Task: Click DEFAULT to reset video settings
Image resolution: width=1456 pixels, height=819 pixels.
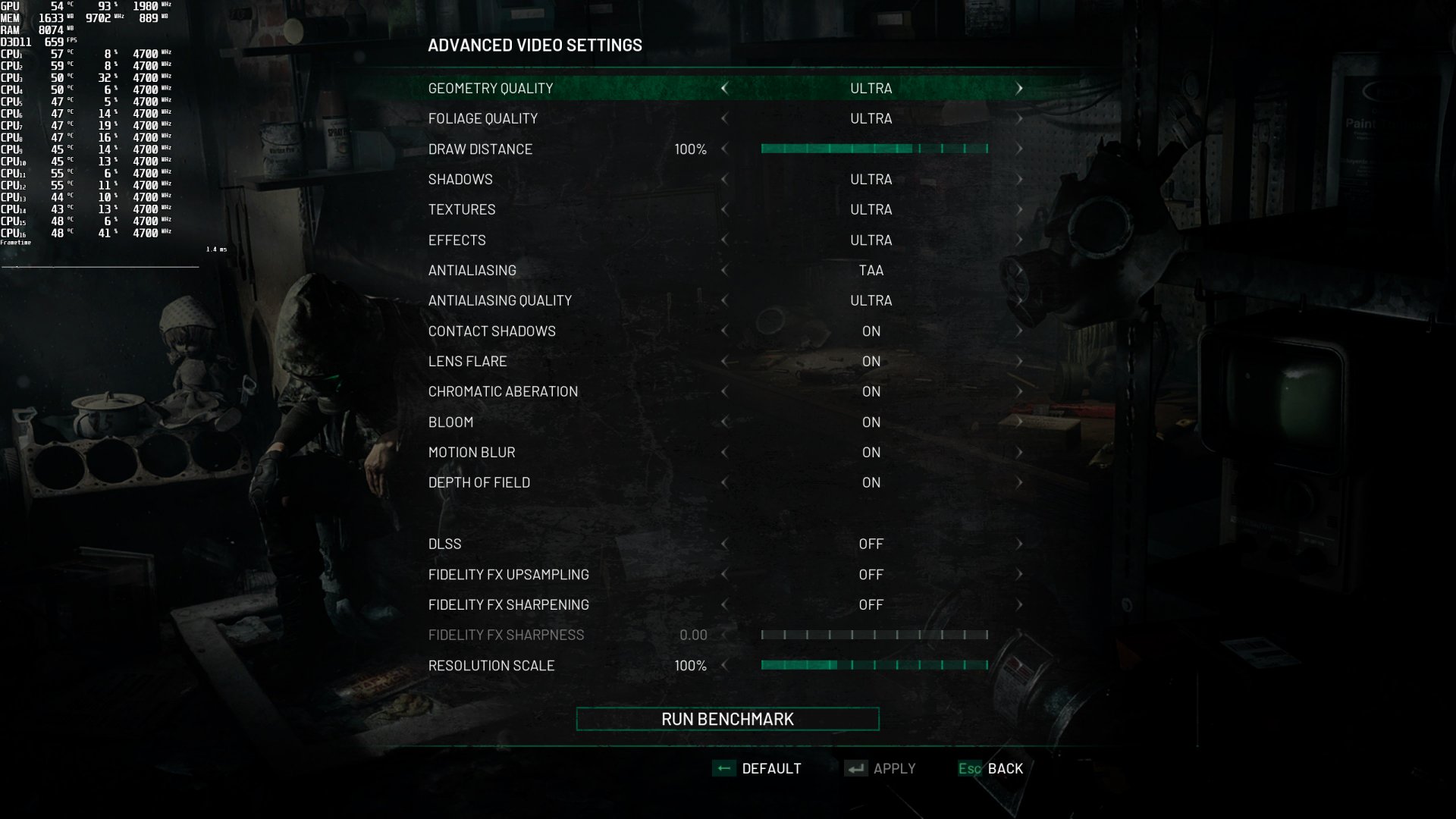Action: click(771, 768)
